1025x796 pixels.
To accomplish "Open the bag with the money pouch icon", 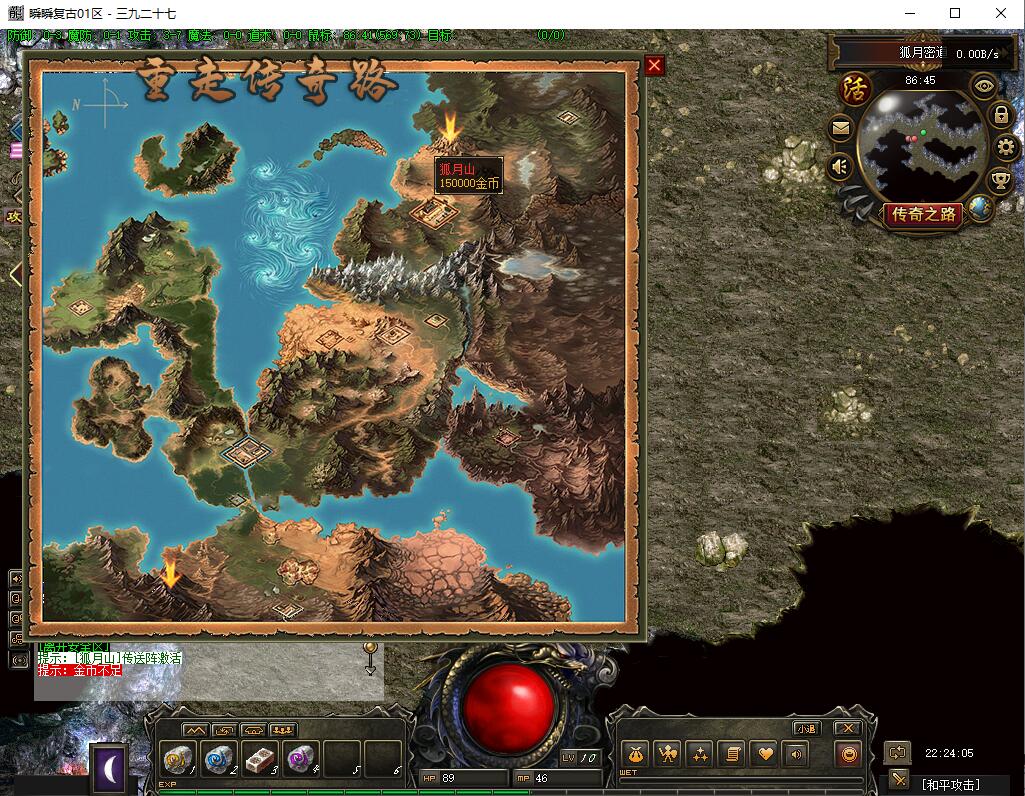I will pyautogui.click(x=633, y=754).
